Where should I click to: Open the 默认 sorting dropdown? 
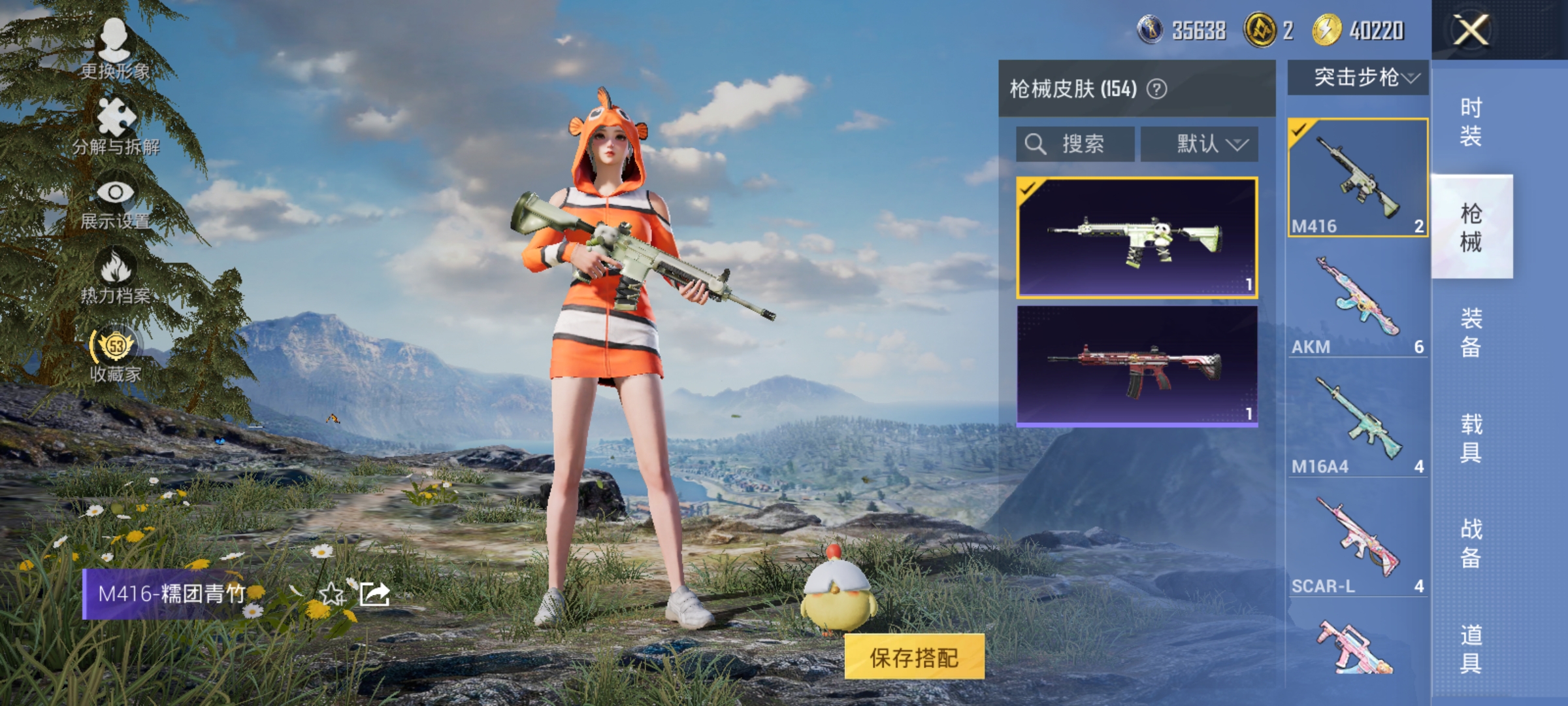point(1201,144)
